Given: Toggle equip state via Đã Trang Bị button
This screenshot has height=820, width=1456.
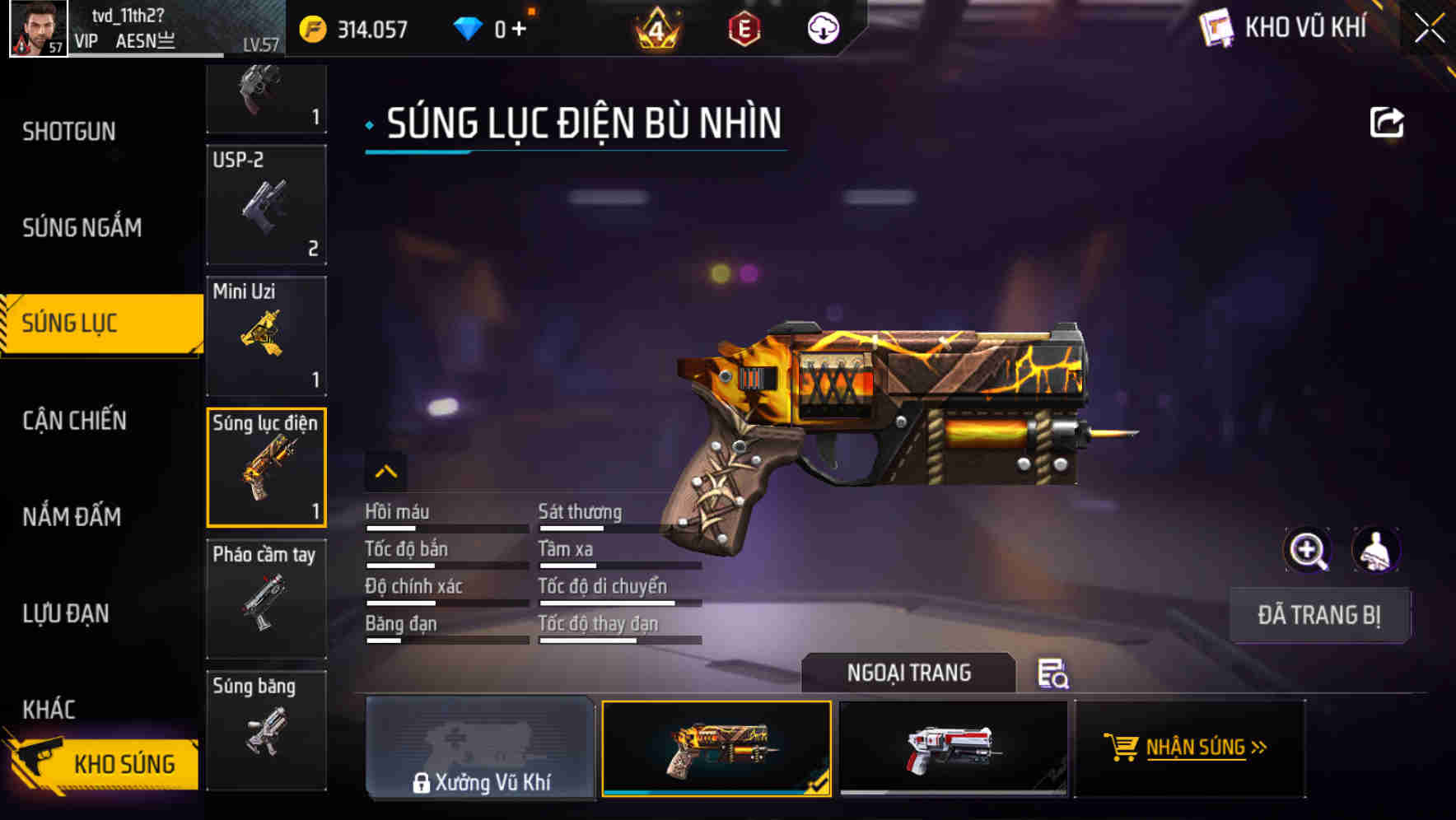Looking at the screenshot, I should pyautogui.click(x=1319, y=615).
